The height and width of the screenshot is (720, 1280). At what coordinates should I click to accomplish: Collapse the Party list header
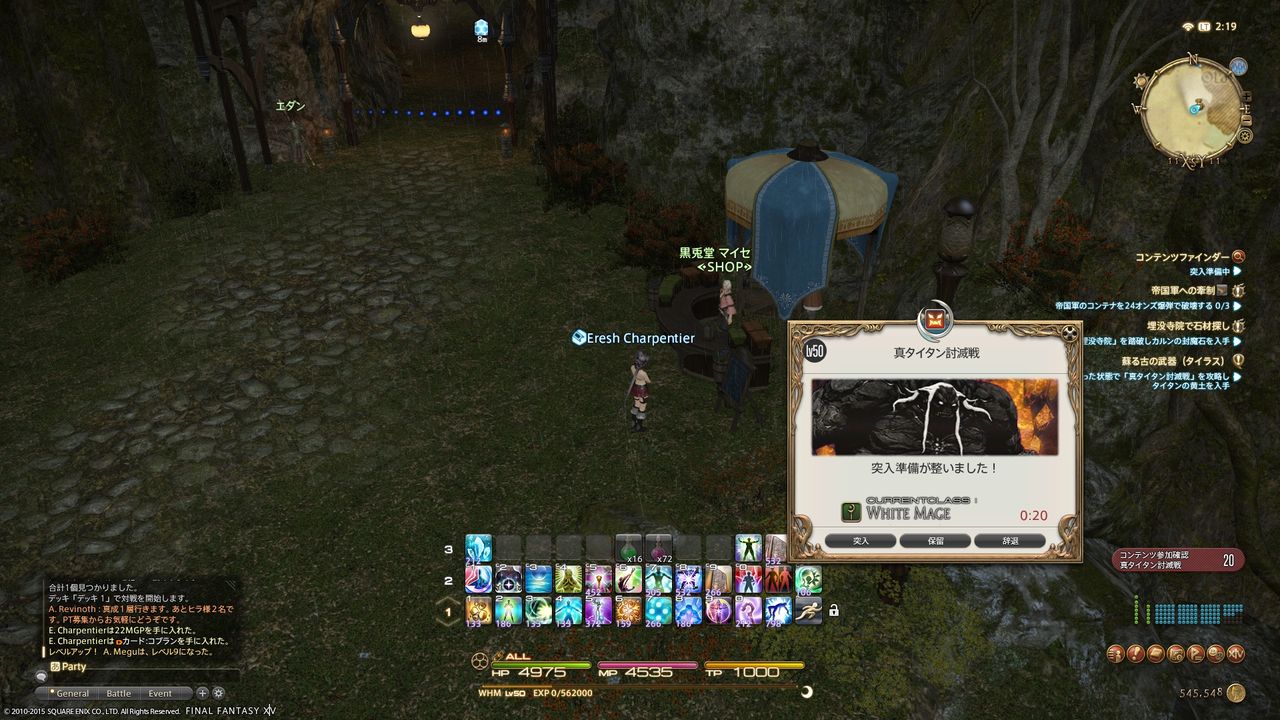pos(55,665)
